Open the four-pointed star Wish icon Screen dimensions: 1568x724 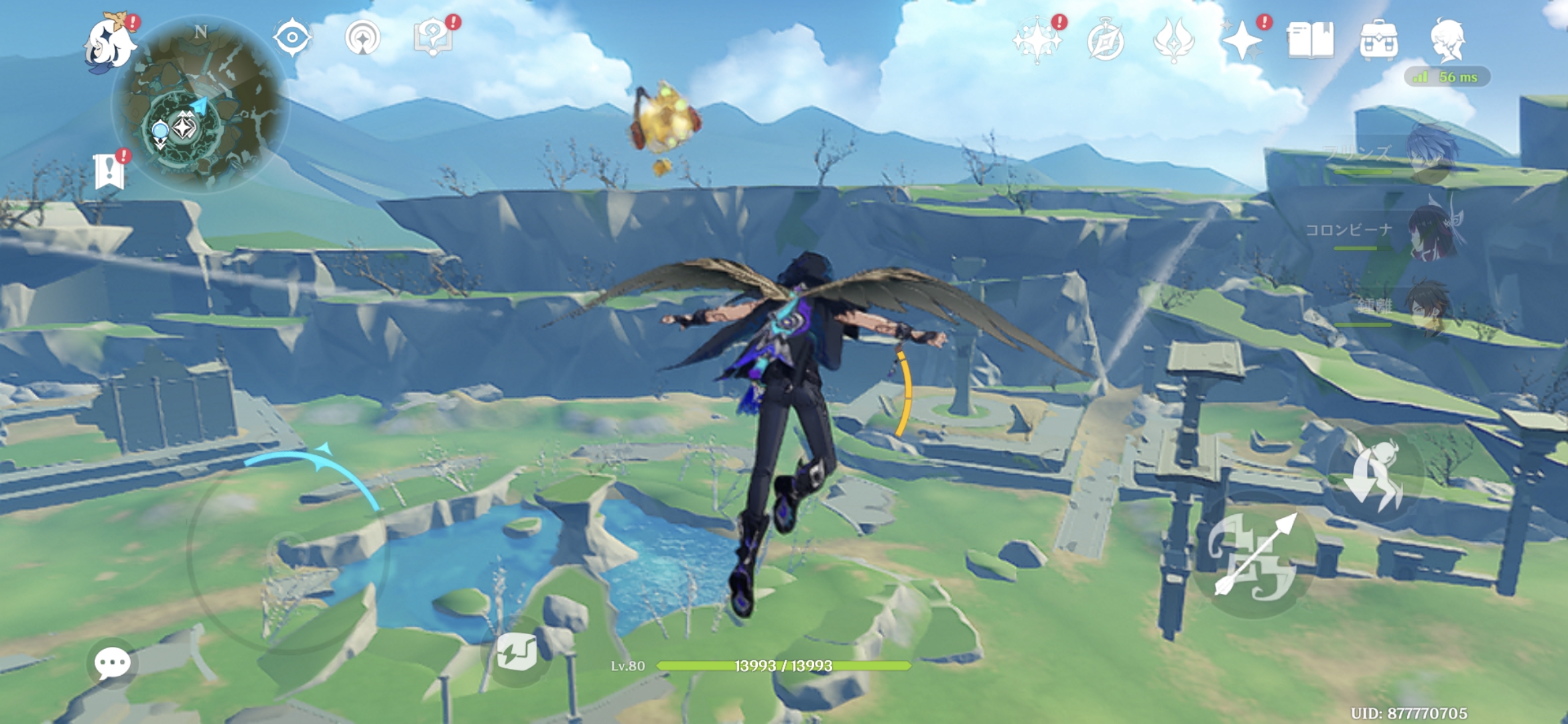(x=1242, y=40)
